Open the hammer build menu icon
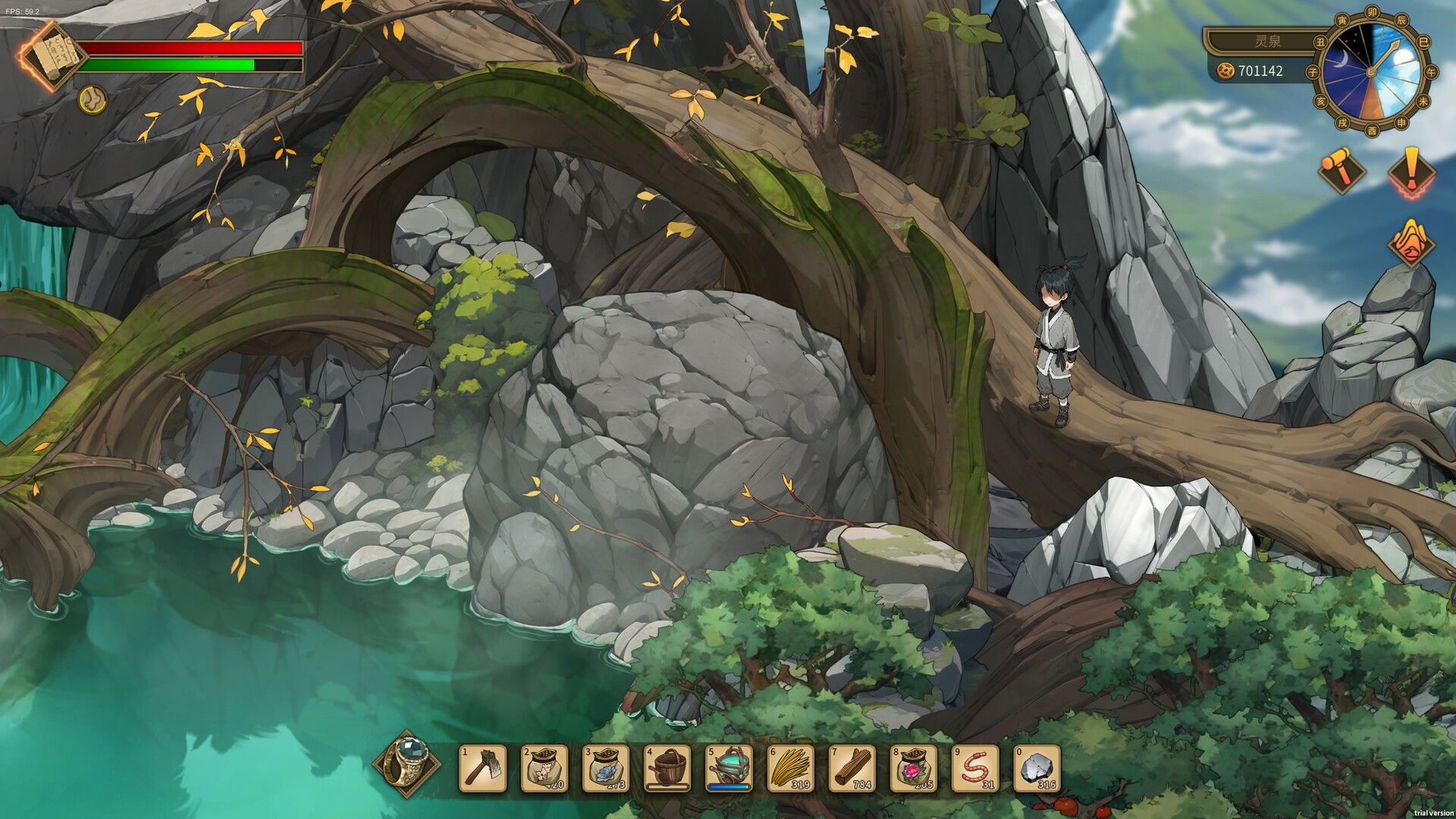This screenshot has width=1456, height=819. click(1341, 170)
